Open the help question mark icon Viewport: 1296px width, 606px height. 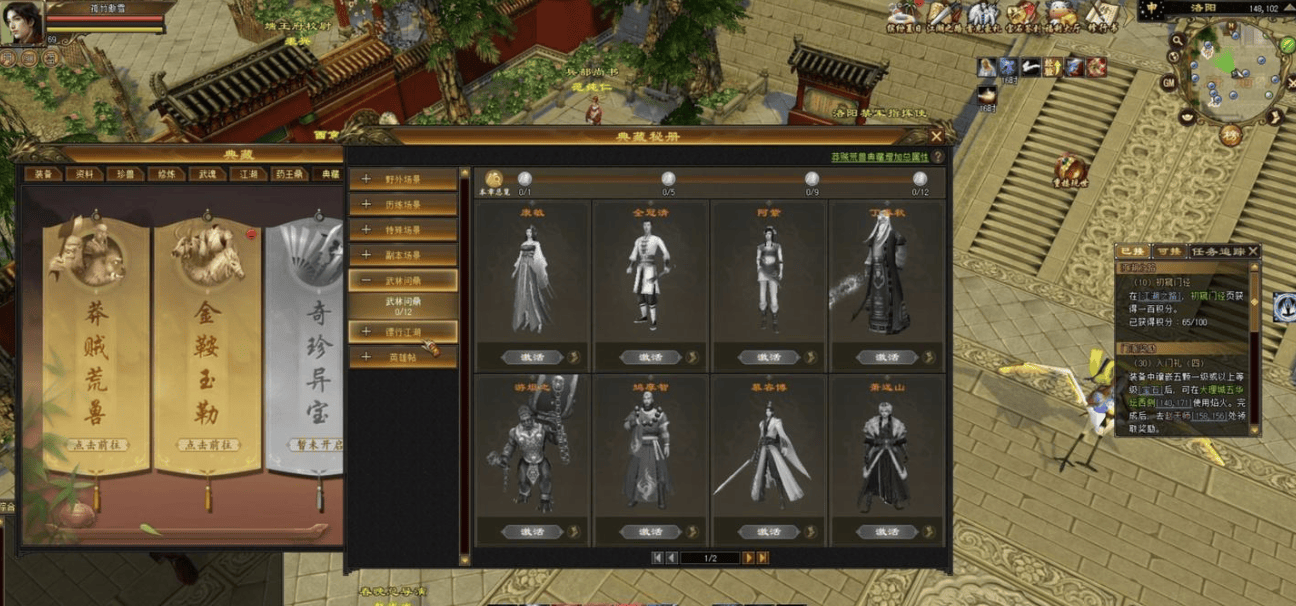point(938,157)
